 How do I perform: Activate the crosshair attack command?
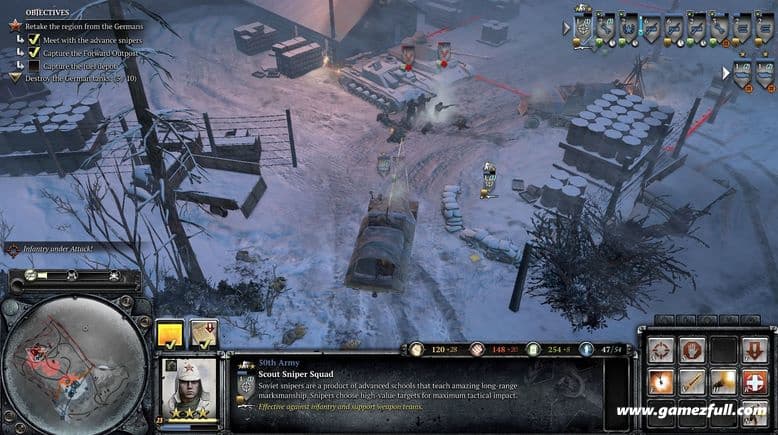(x=660, y=350)
